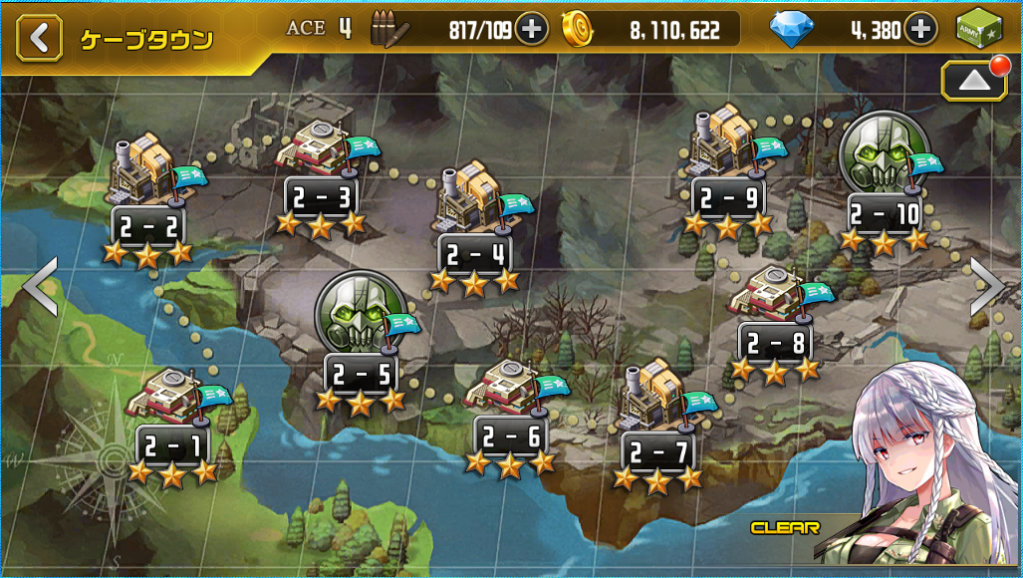Enter stage 2-9
Image resolution: width=1023 pixels, height=578 pixels.
pos(728,172)
